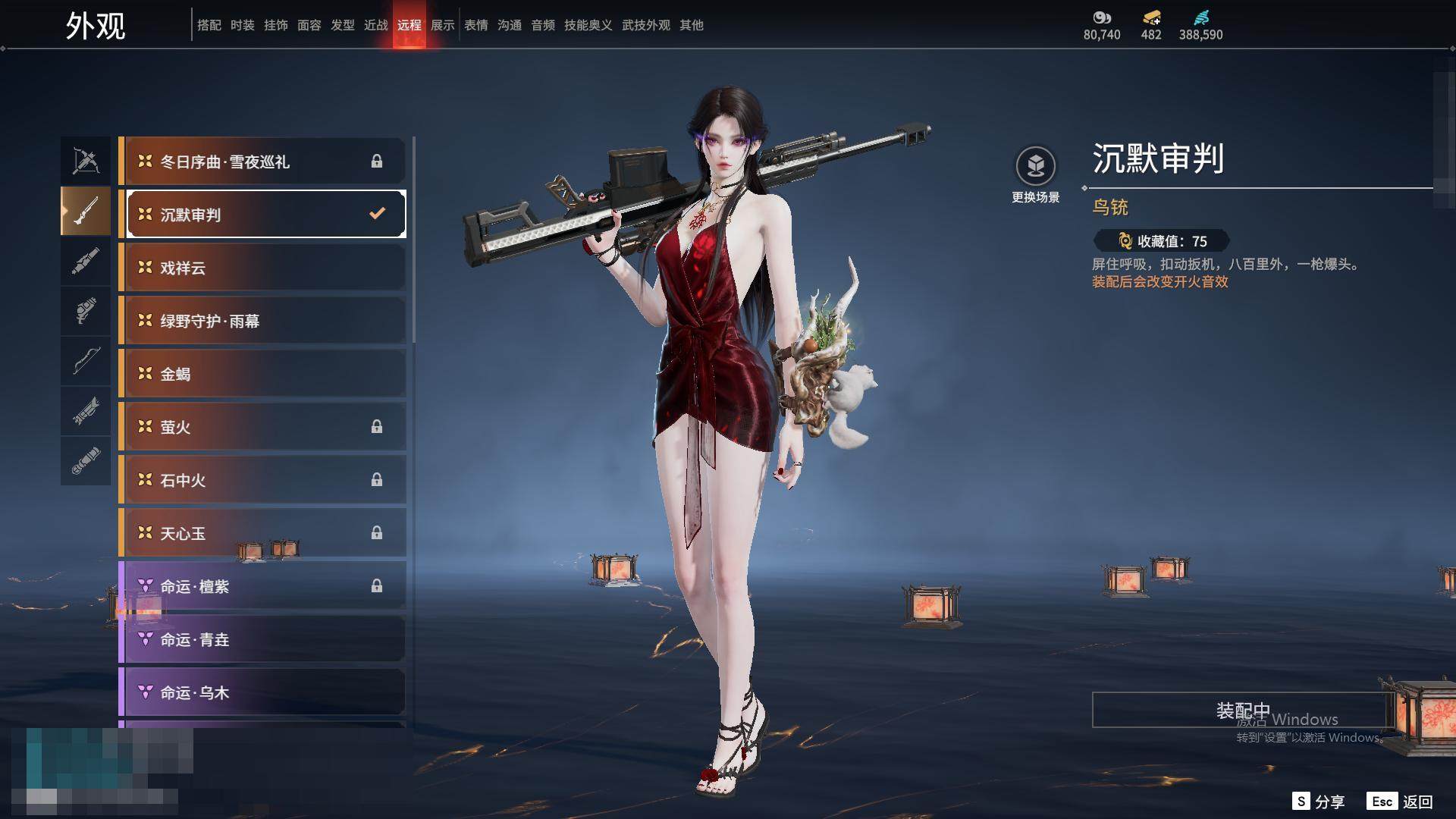Screen dimensions: 1456x819
Task: Switch to the 时装 tab
Action: [x=243, y=25]
